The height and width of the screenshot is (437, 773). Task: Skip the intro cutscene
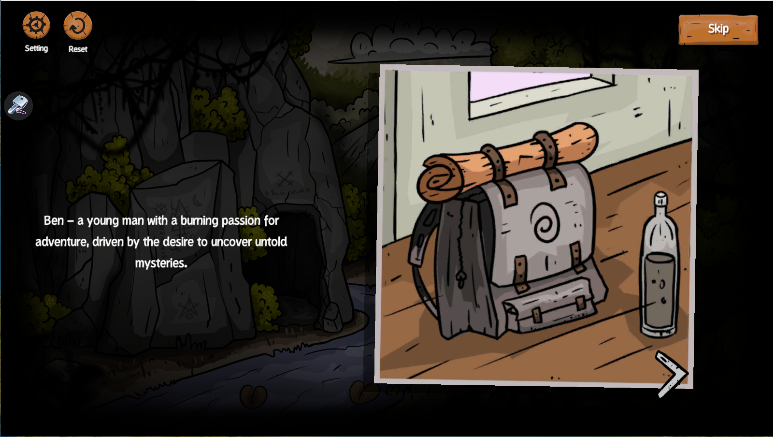pos(717,29)
